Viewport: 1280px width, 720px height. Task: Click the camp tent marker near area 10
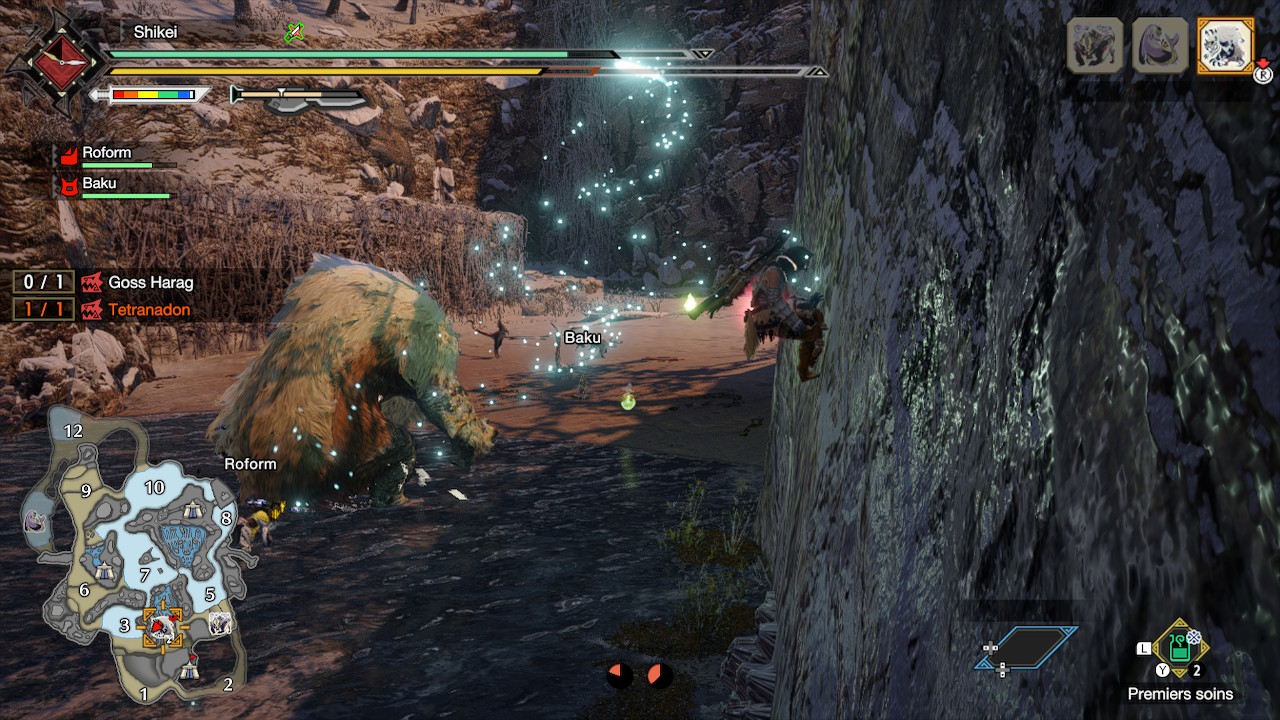pyautogui.click(x=190, y=510)
